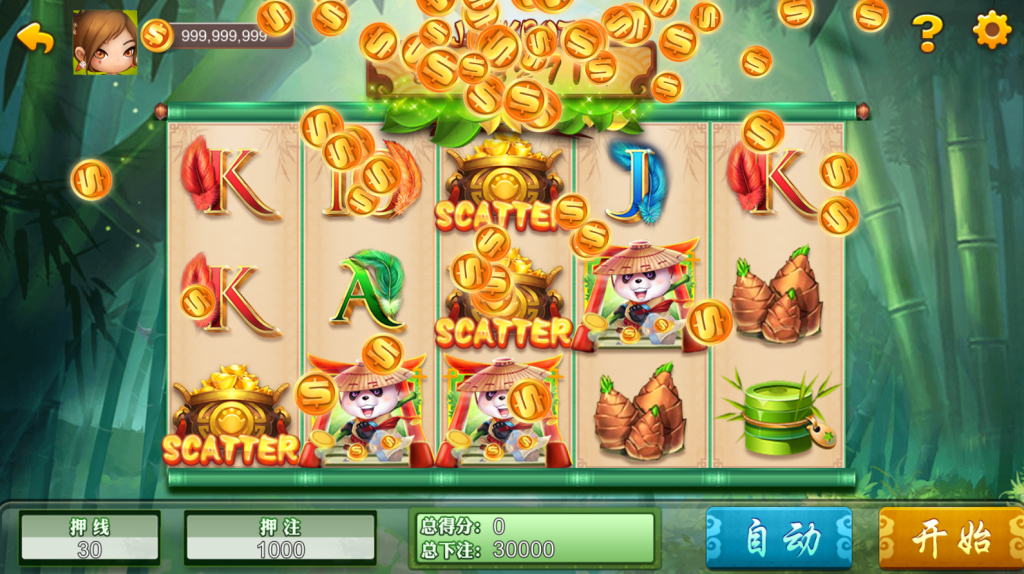Tap the coin icon beside the balance

(x=157, y=36)
